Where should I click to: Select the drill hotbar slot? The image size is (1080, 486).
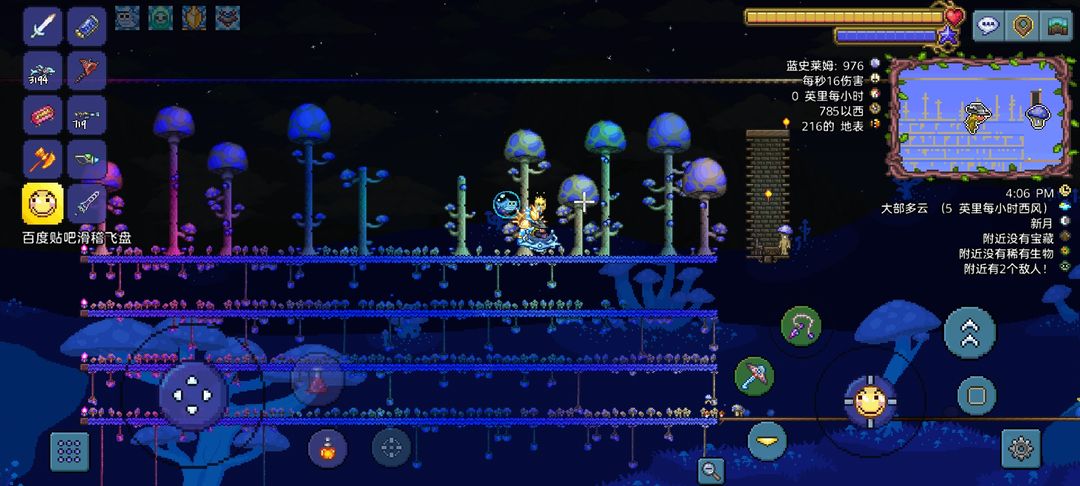pos(87,159)
